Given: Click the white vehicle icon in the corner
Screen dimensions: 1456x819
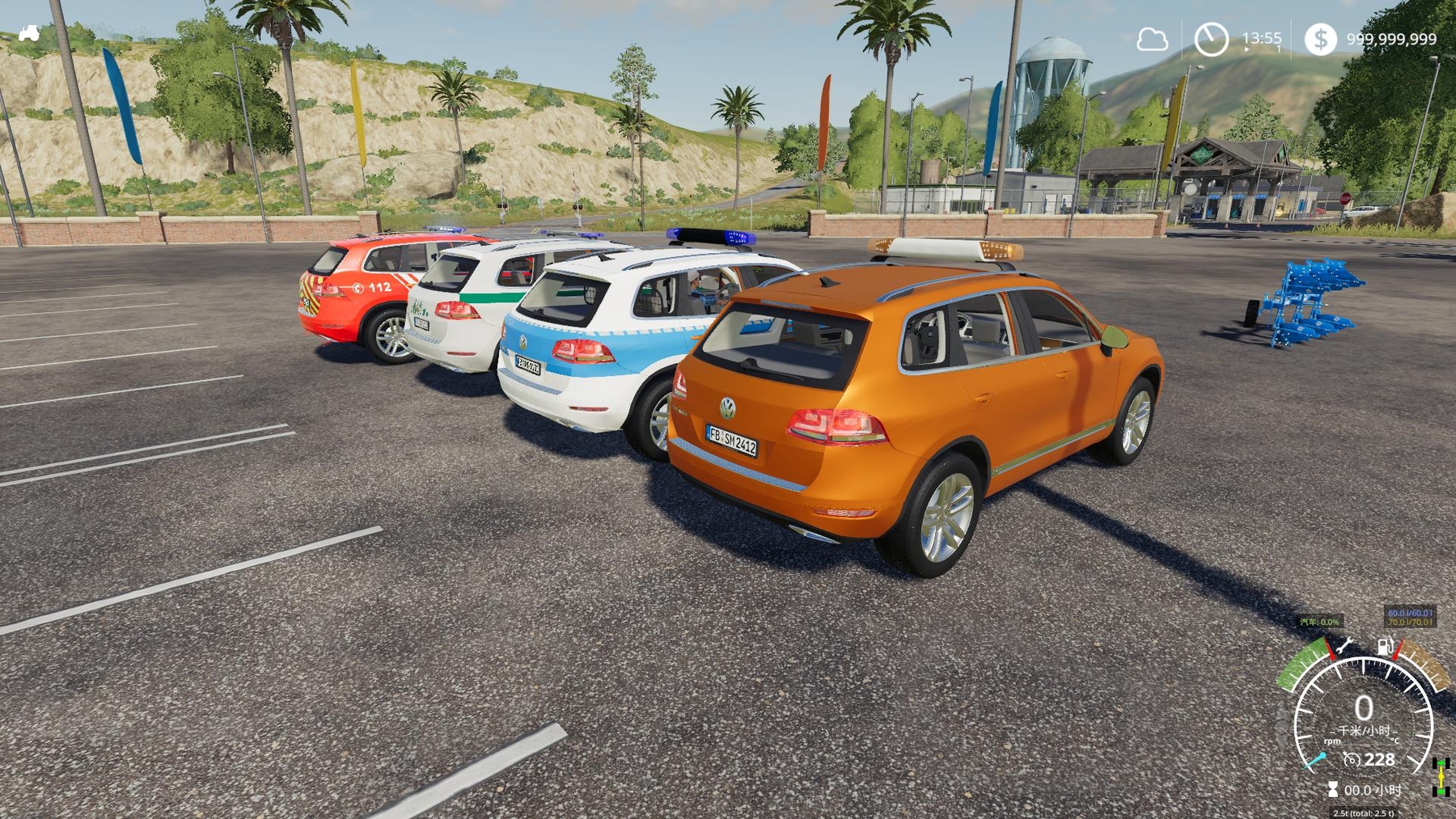Looking at the screenshot, I should click(29, 33).
